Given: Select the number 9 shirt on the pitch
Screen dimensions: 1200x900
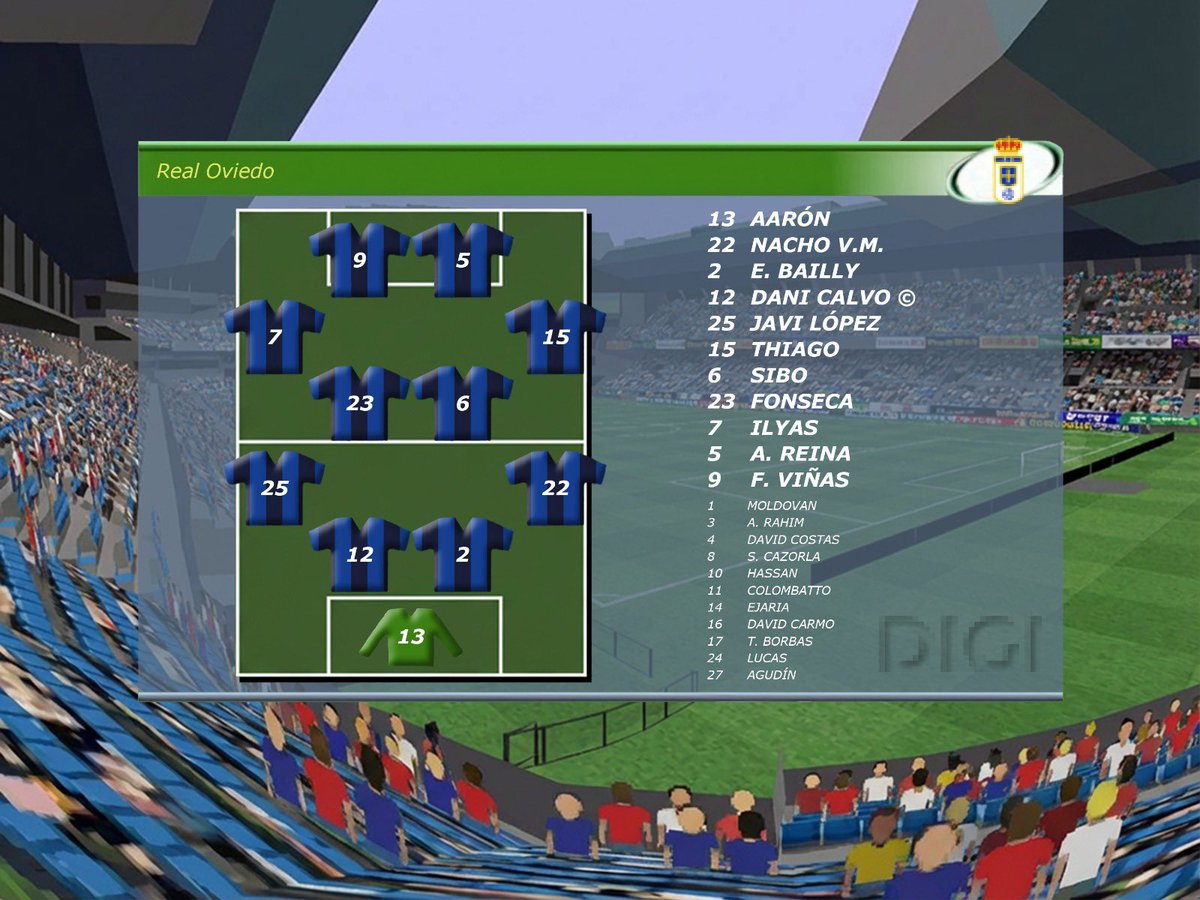Looking at the screenshot, I should 359,260.
